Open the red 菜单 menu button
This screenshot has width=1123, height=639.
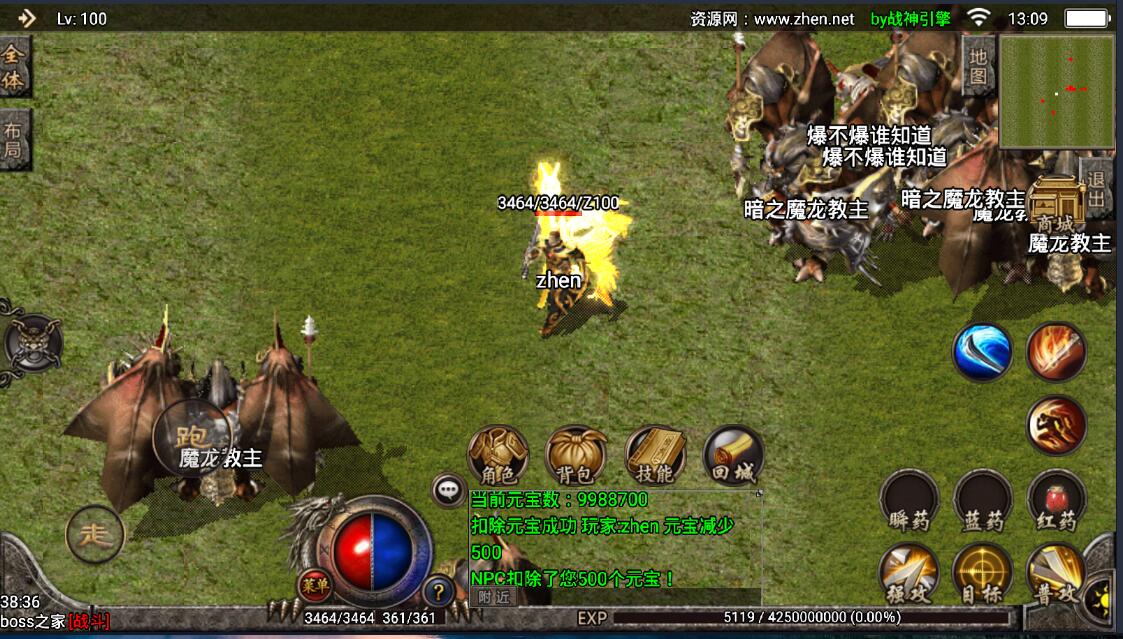(x=314, y=587)
